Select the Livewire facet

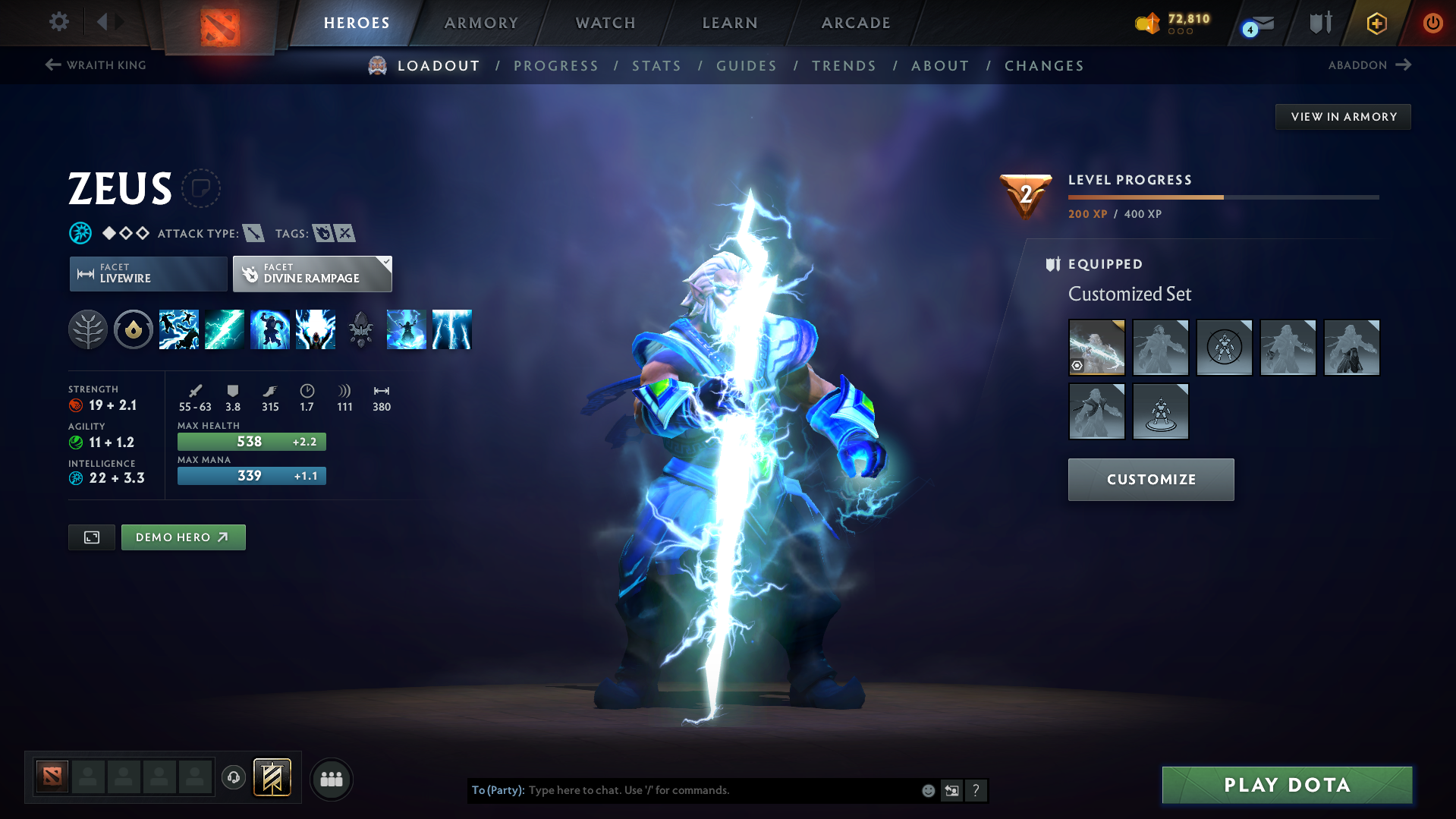coord(147,273)
